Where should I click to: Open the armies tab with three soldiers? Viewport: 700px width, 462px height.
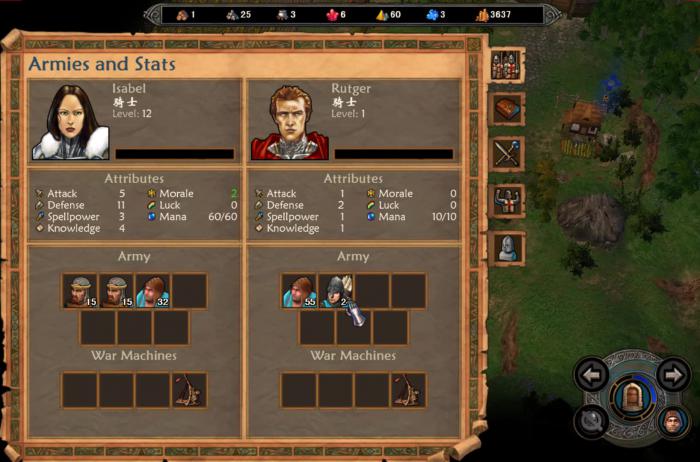[x=508, y=66]
